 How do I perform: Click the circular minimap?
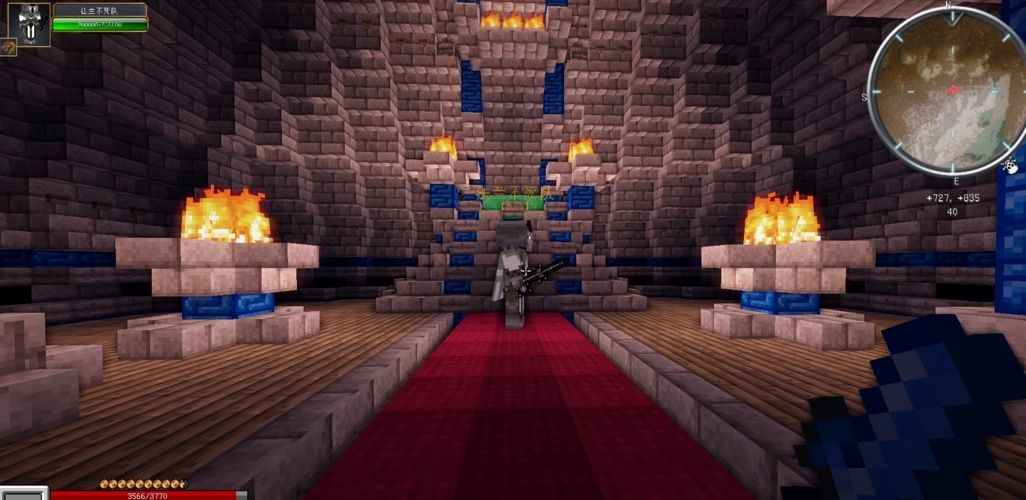946,90
